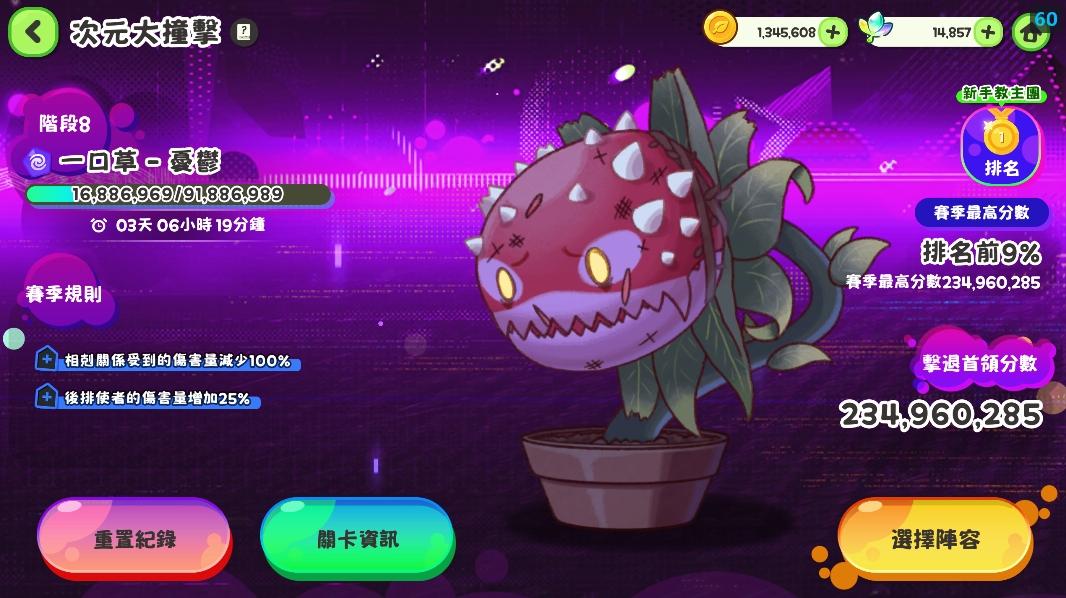Go back with the green arrow button
Viewport: 1066px width, 598px height.
[33, 31]
